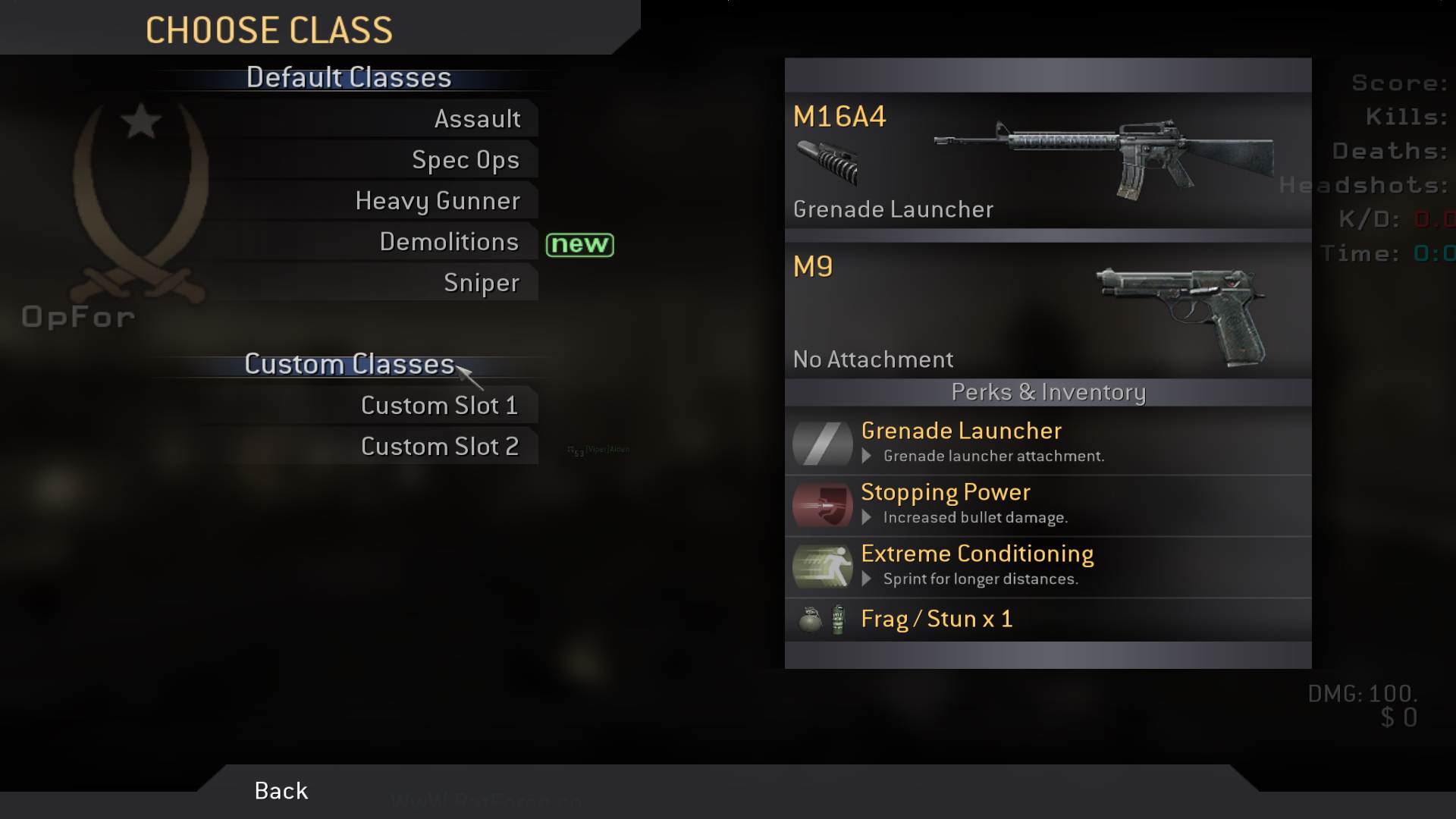1456x819 pixels.
Task: Open Custom Slot 2
Action: 439,447
